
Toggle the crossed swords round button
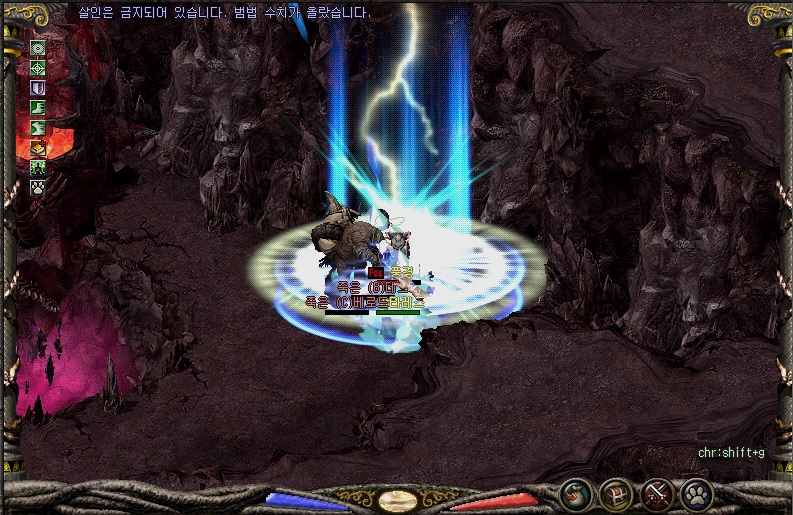[x=656, y=493]
